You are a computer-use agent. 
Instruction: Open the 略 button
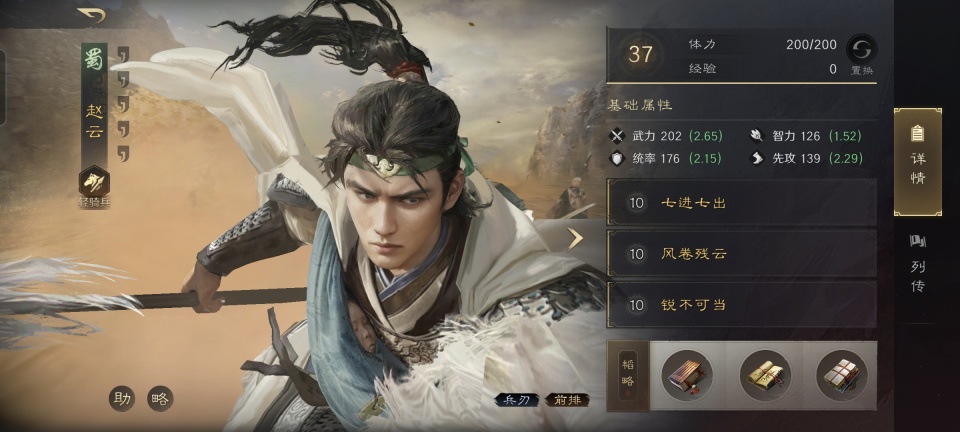click(x=159, y=398)
